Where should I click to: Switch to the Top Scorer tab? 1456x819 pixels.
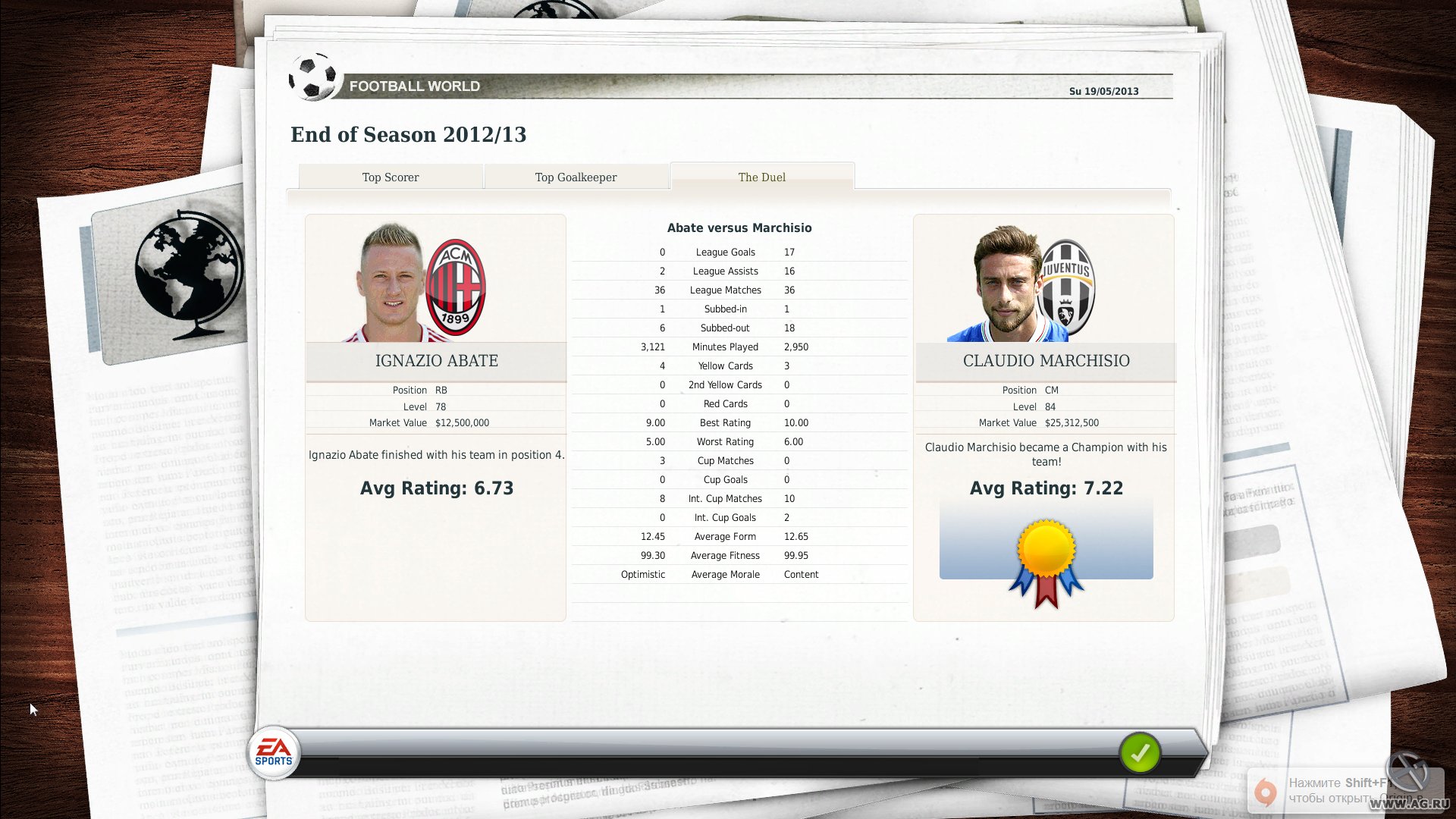point(390,177)
